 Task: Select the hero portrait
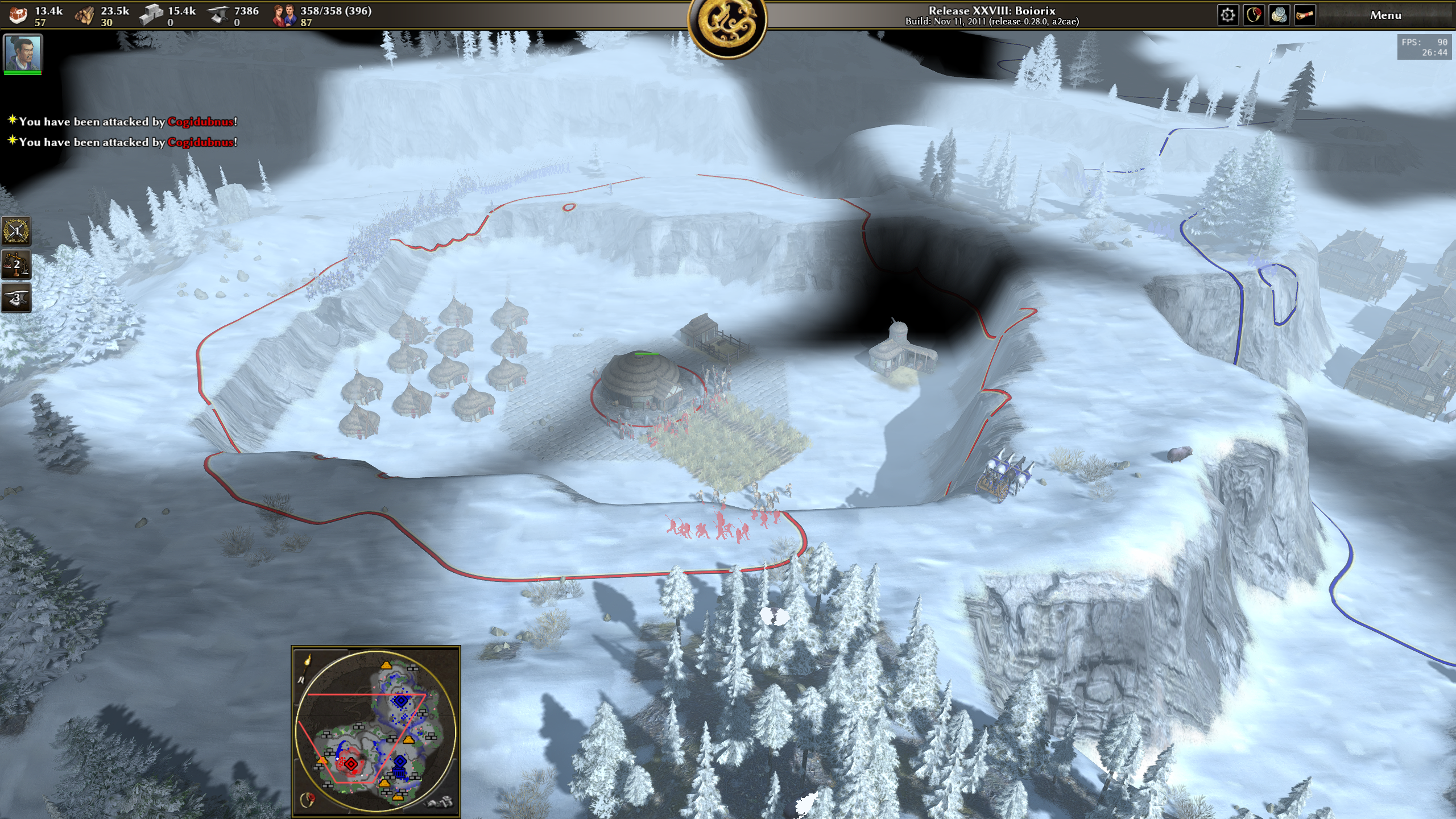[23, 53]
